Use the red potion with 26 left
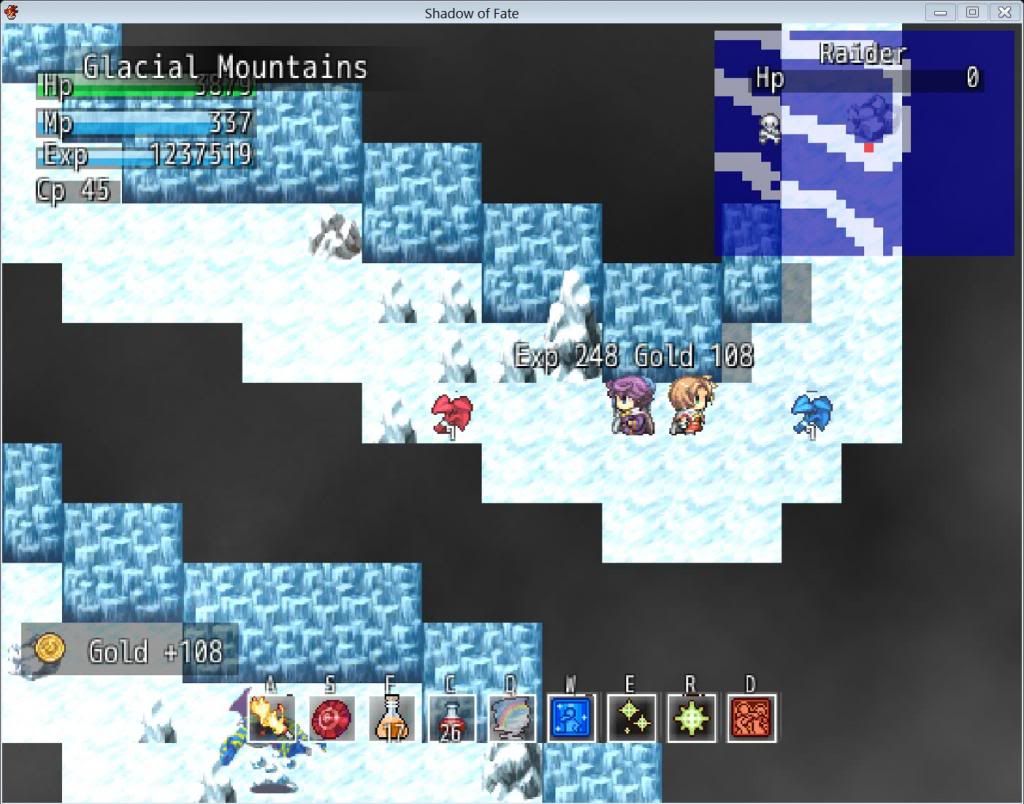 click(x=451, y=718)
